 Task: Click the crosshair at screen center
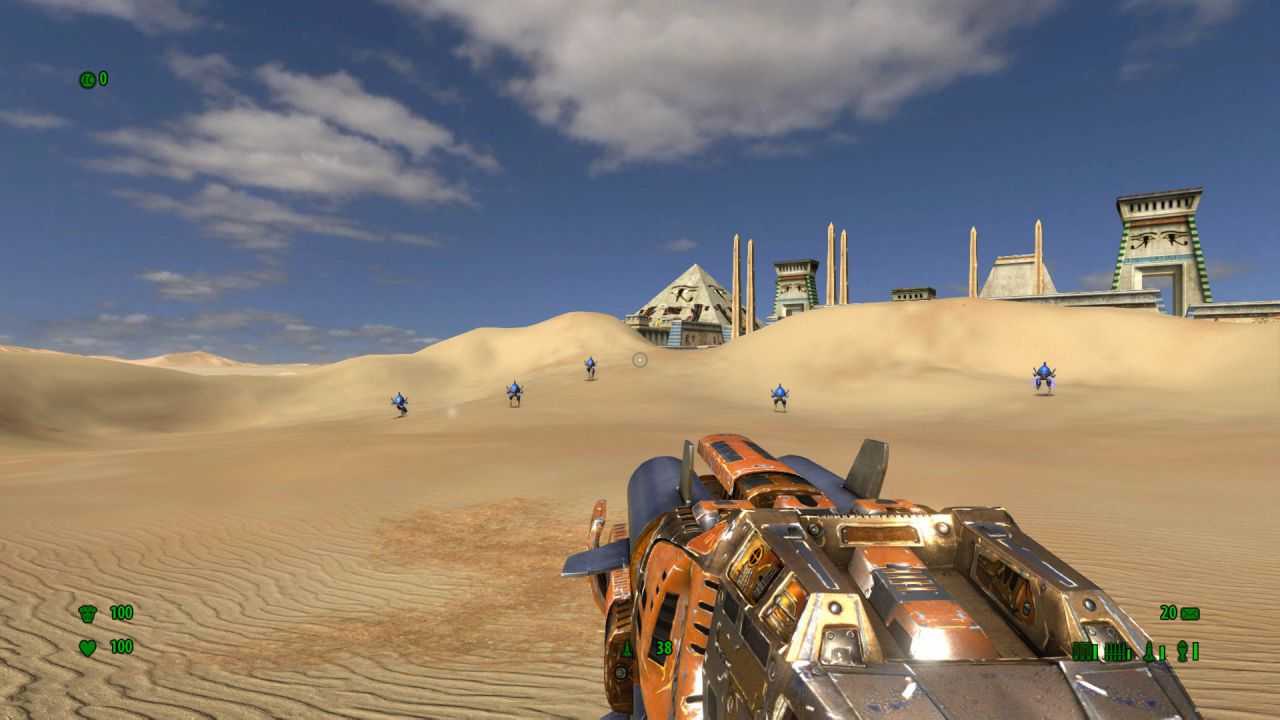coord(639,360)
